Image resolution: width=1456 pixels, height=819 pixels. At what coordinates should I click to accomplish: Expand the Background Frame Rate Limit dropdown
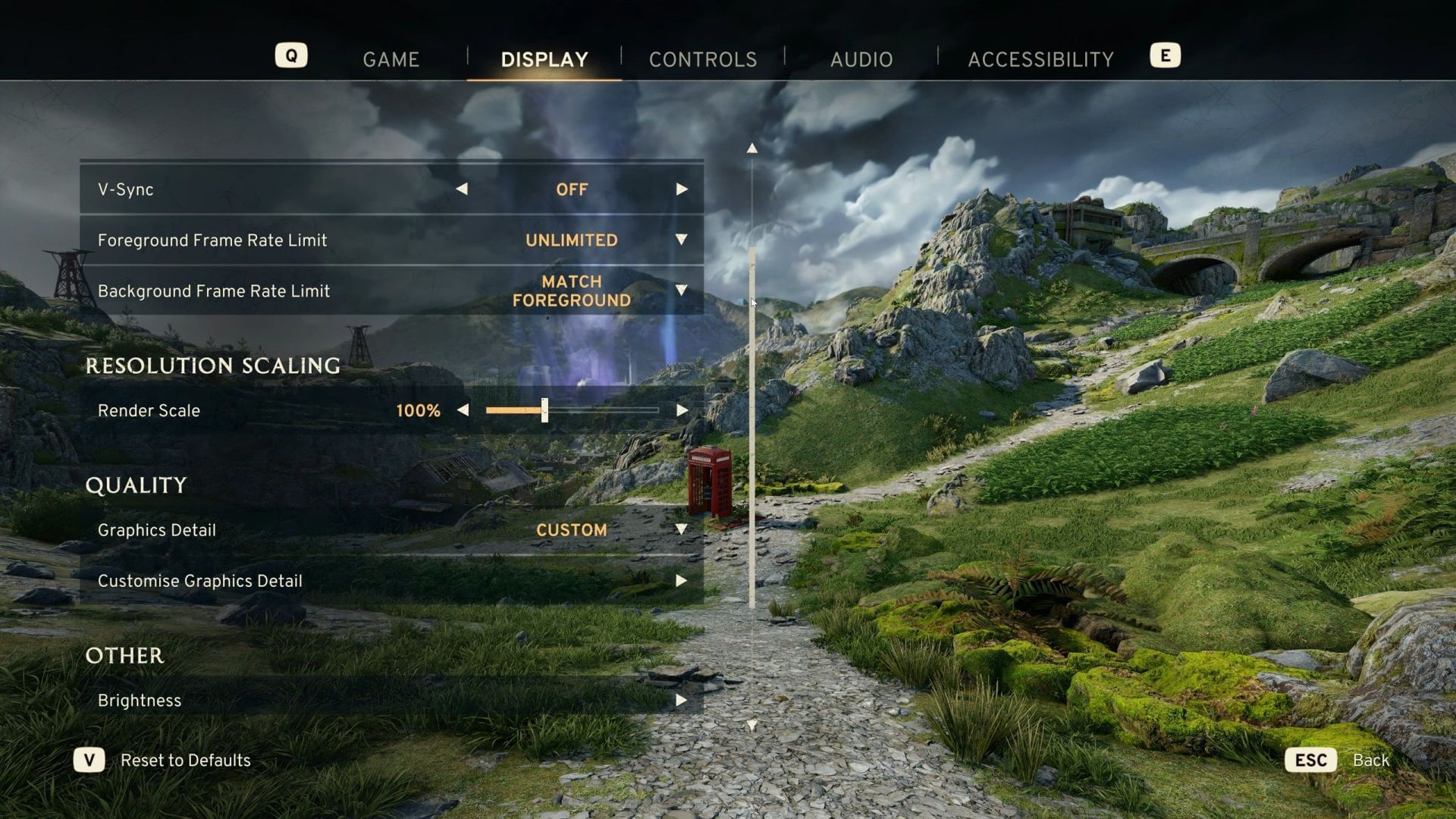[681, 290]
